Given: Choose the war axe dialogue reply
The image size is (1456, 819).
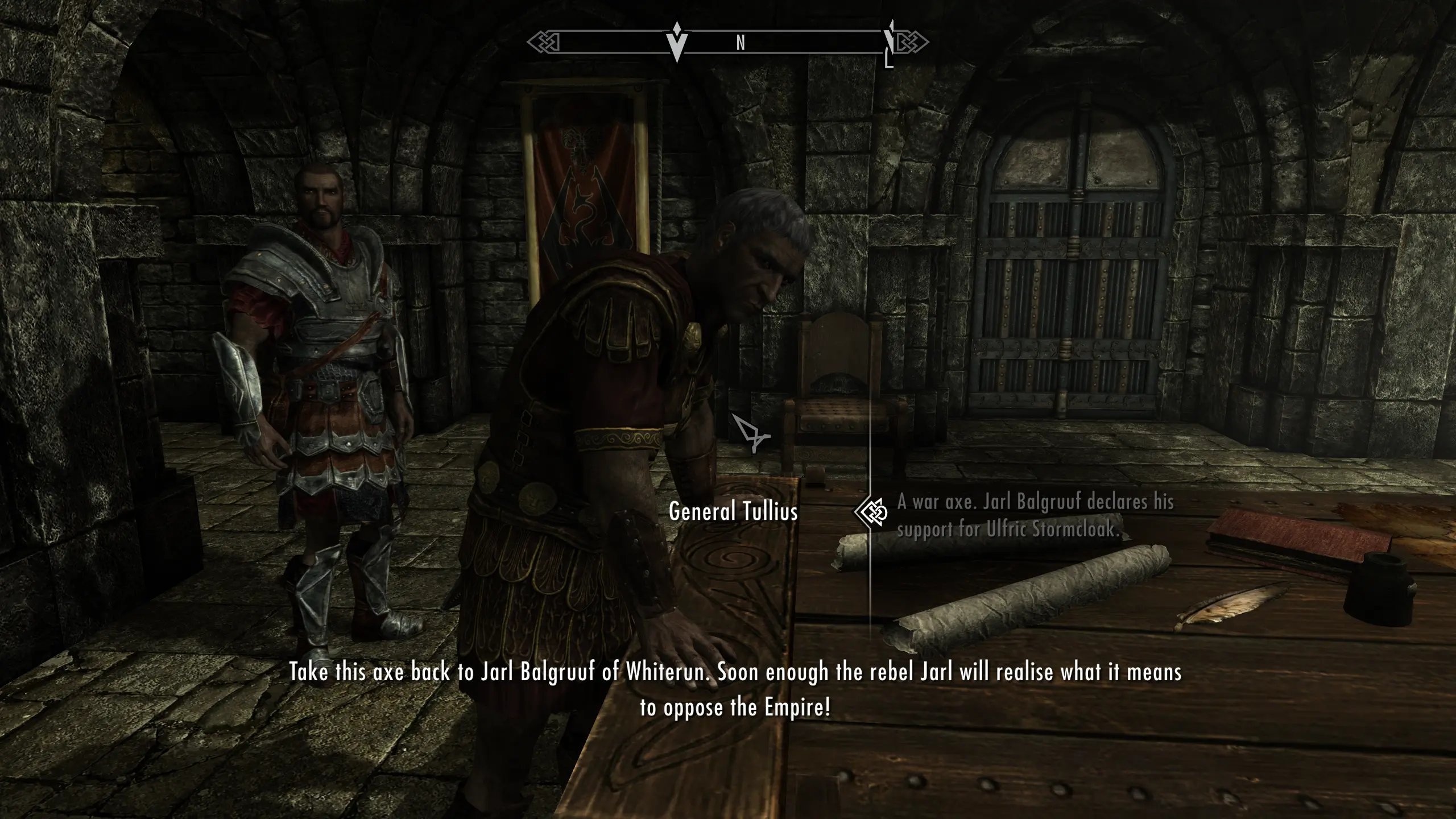Looking at the screenshot, I should click(1035, 515).
